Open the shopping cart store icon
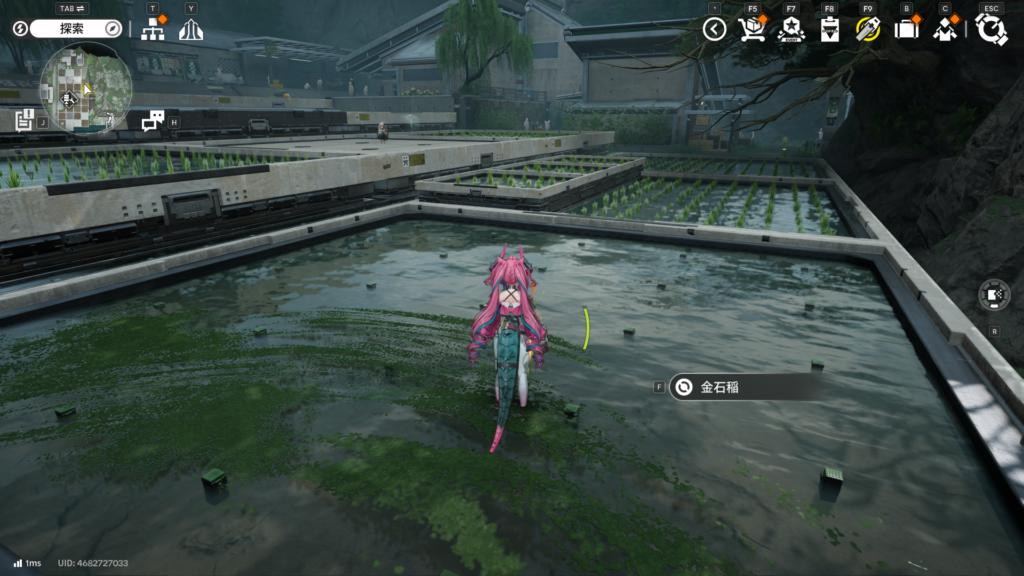The width and height of the screenshot is (1024, 576). point(752,29)
